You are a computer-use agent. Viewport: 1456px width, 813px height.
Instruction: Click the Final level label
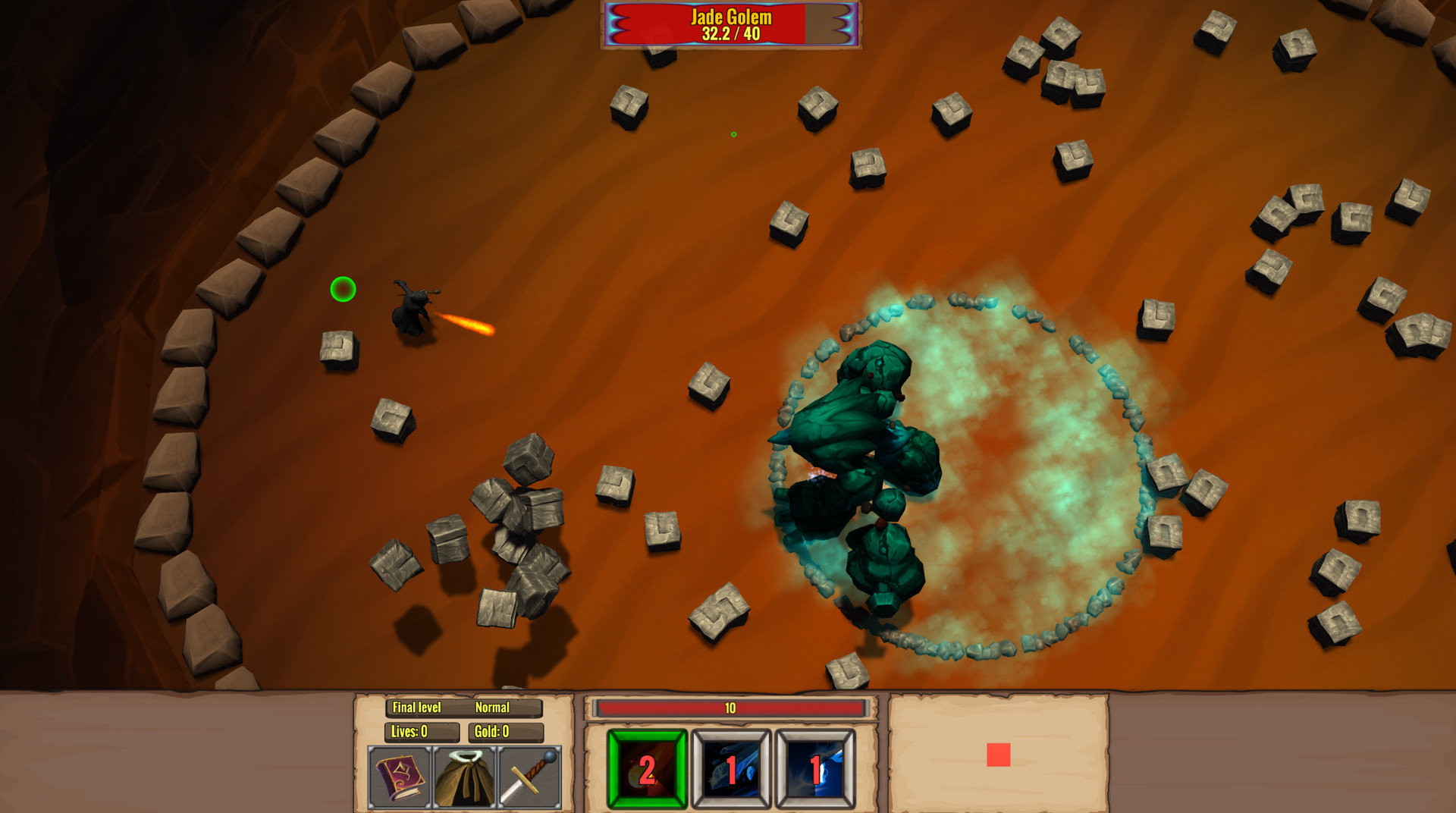pyautogui.click(x=417, y=708)
